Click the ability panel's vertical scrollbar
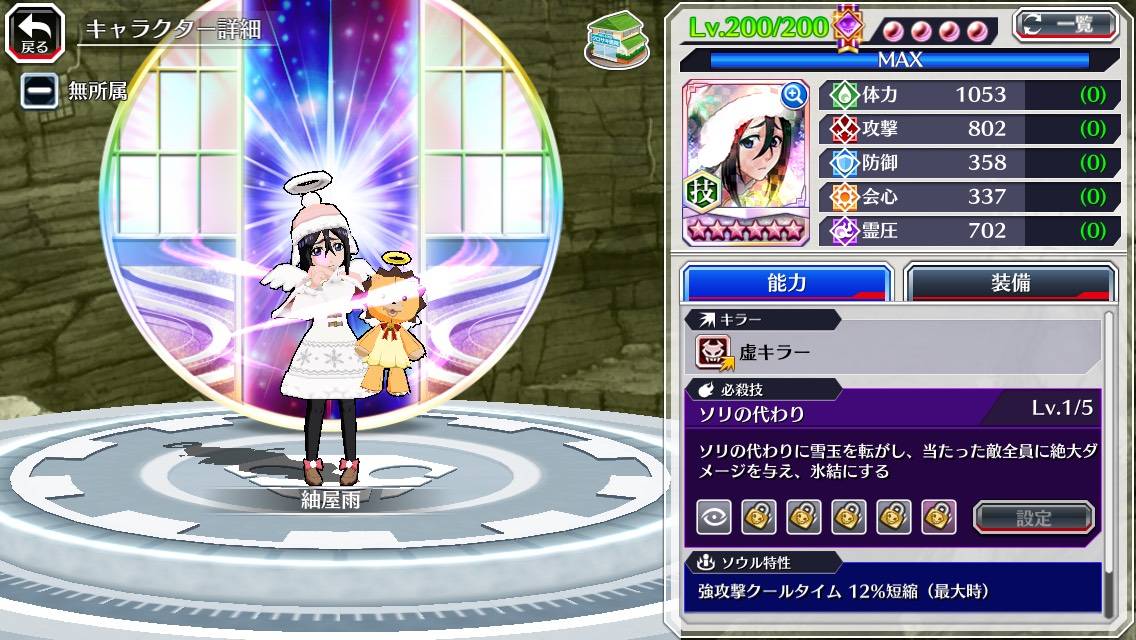1136x640 pixels. [x=1108, y=460]
